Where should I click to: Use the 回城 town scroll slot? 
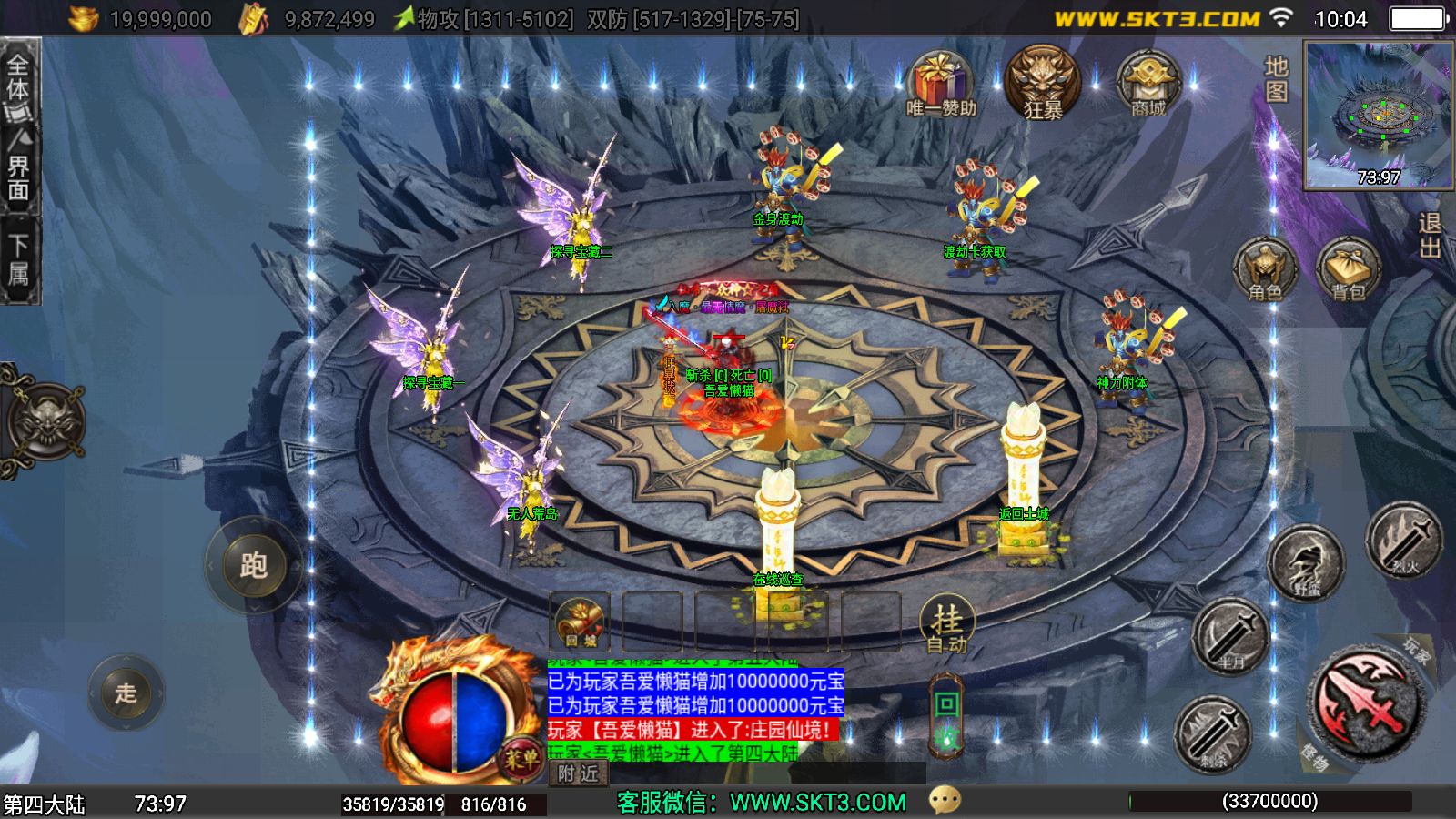click(580, 624)
